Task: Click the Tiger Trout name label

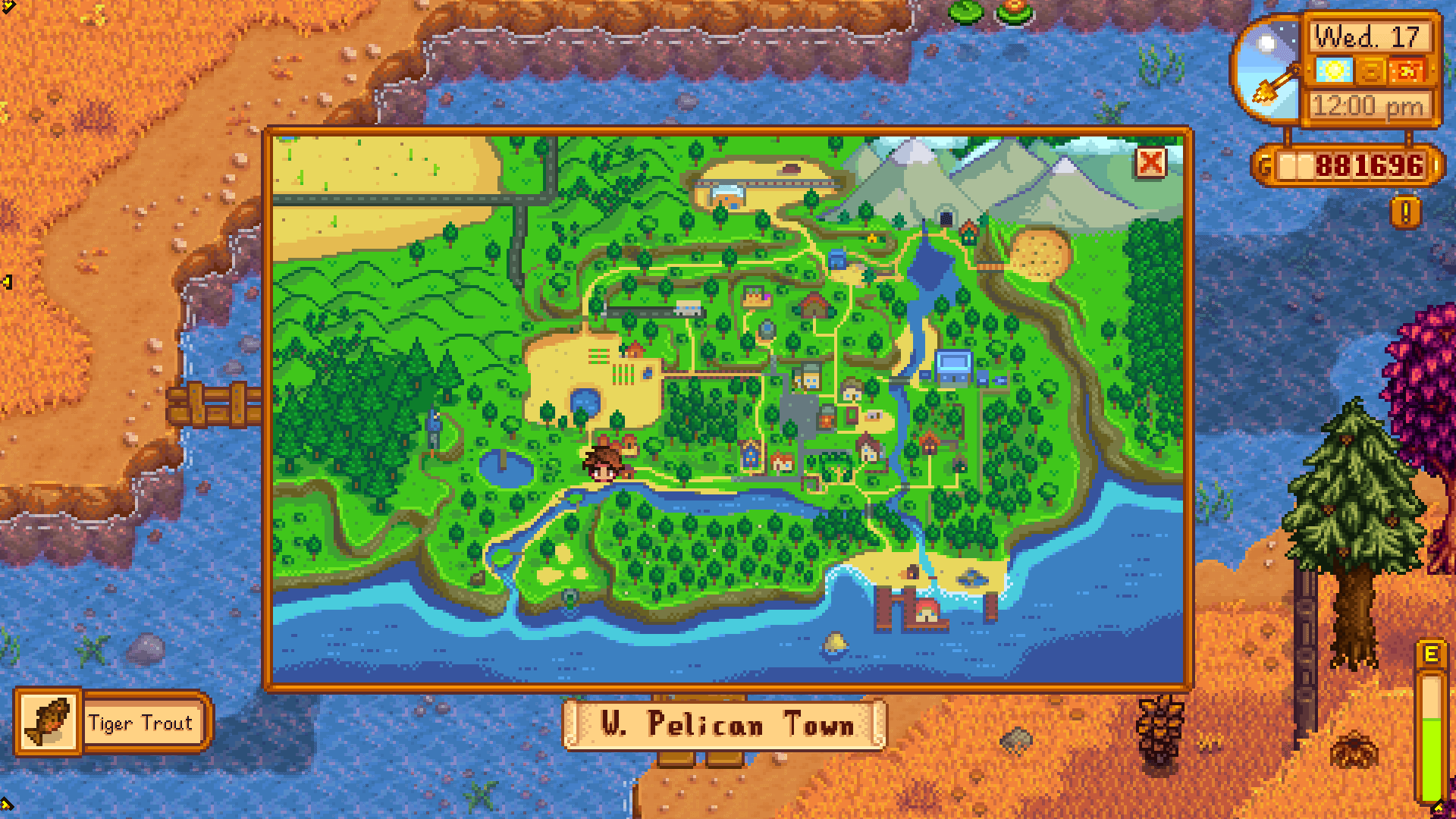Action: coord(140,724)
